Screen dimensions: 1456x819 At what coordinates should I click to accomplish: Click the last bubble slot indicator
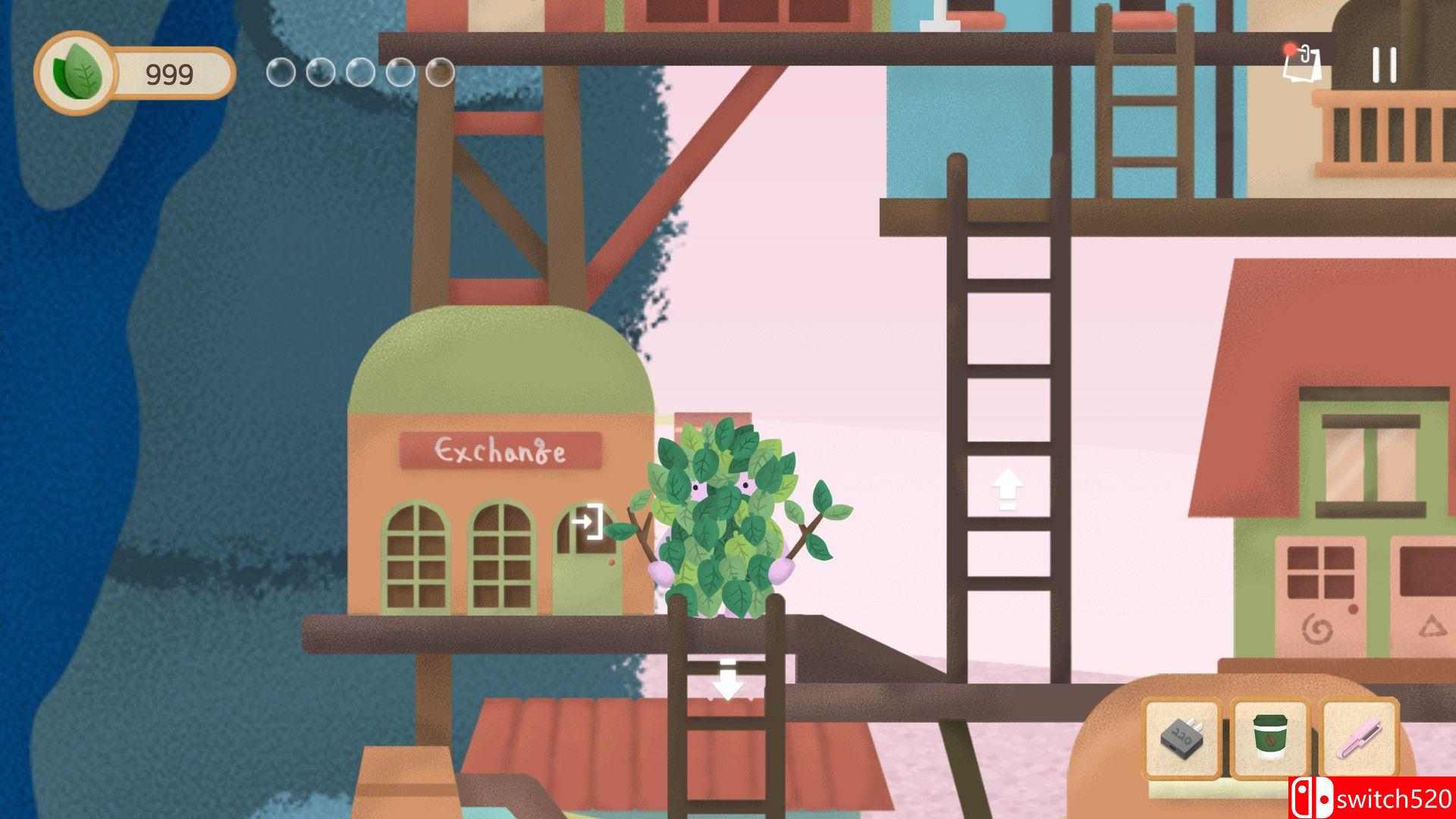point(439,73)
